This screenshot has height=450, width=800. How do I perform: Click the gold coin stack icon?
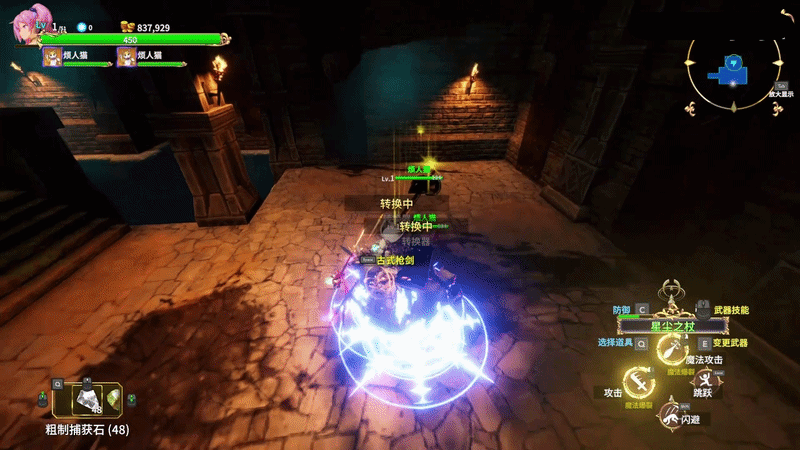pos(128,27)
